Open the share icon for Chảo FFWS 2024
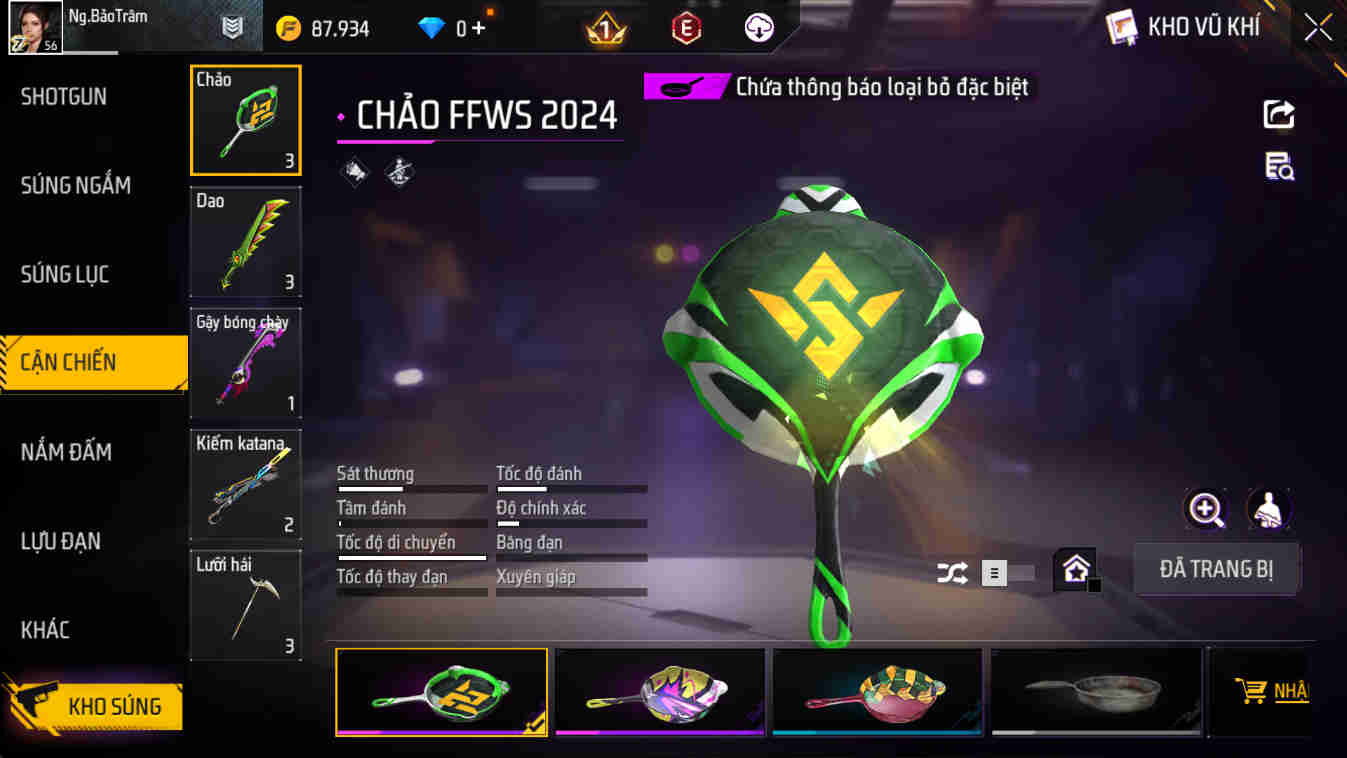The height and width of the screenshot is (758, 1347). [1277, 113]
